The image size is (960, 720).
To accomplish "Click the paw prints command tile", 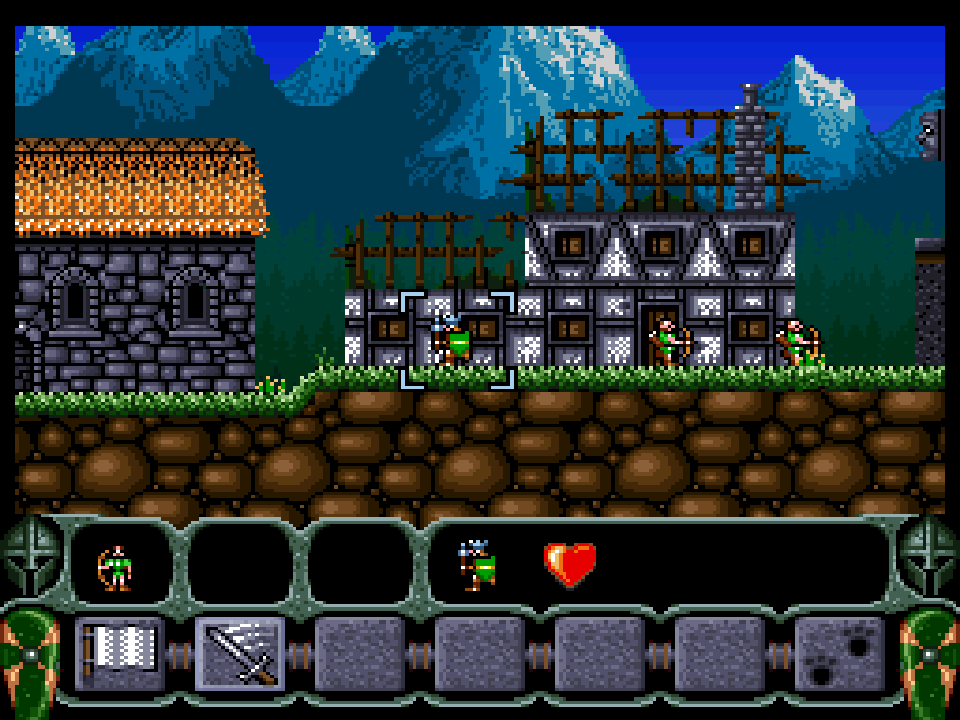I will 840,654.
